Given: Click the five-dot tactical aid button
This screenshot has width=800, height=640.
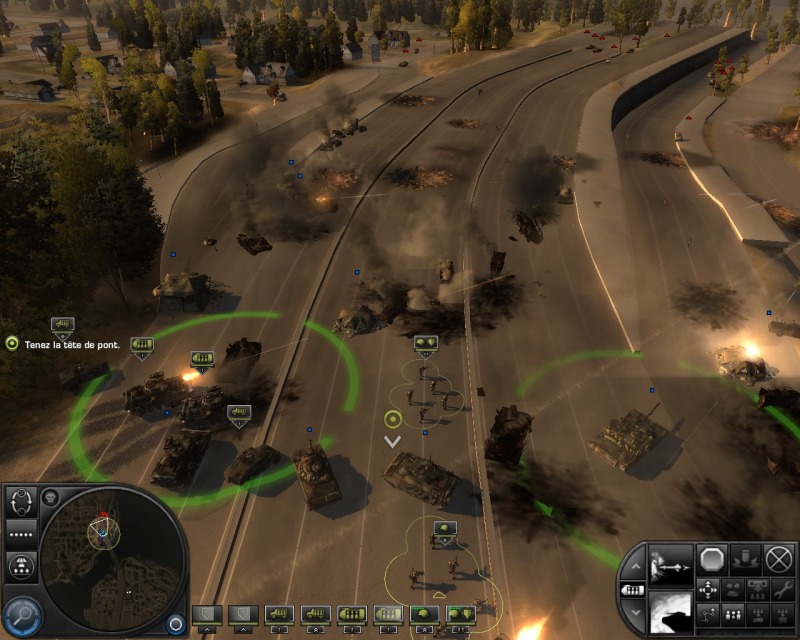Looking at the screenshot, I should pos(21,533).
